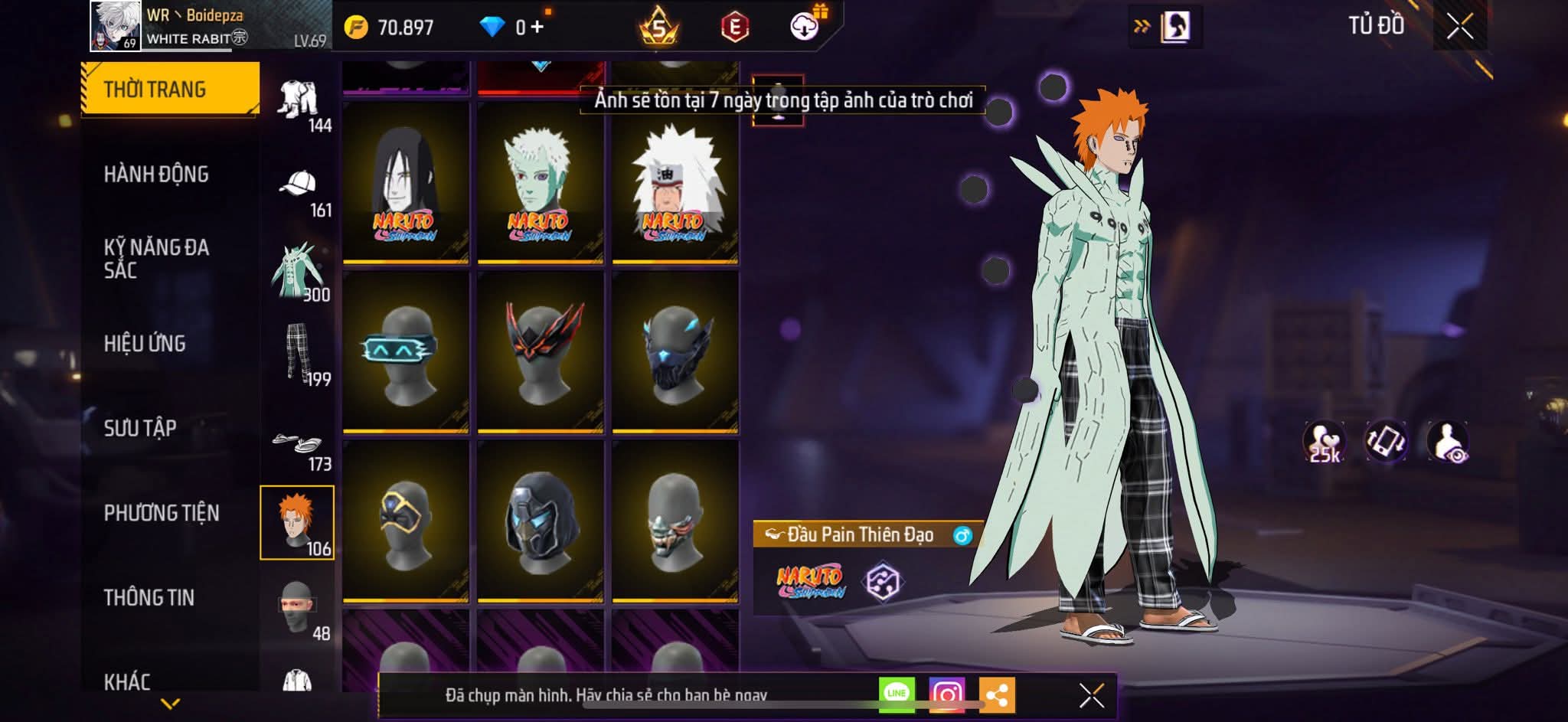The width and height of the screenshot is (1568, 722).
Task: Share the screenshot via LINE
Action: [897, 694]
